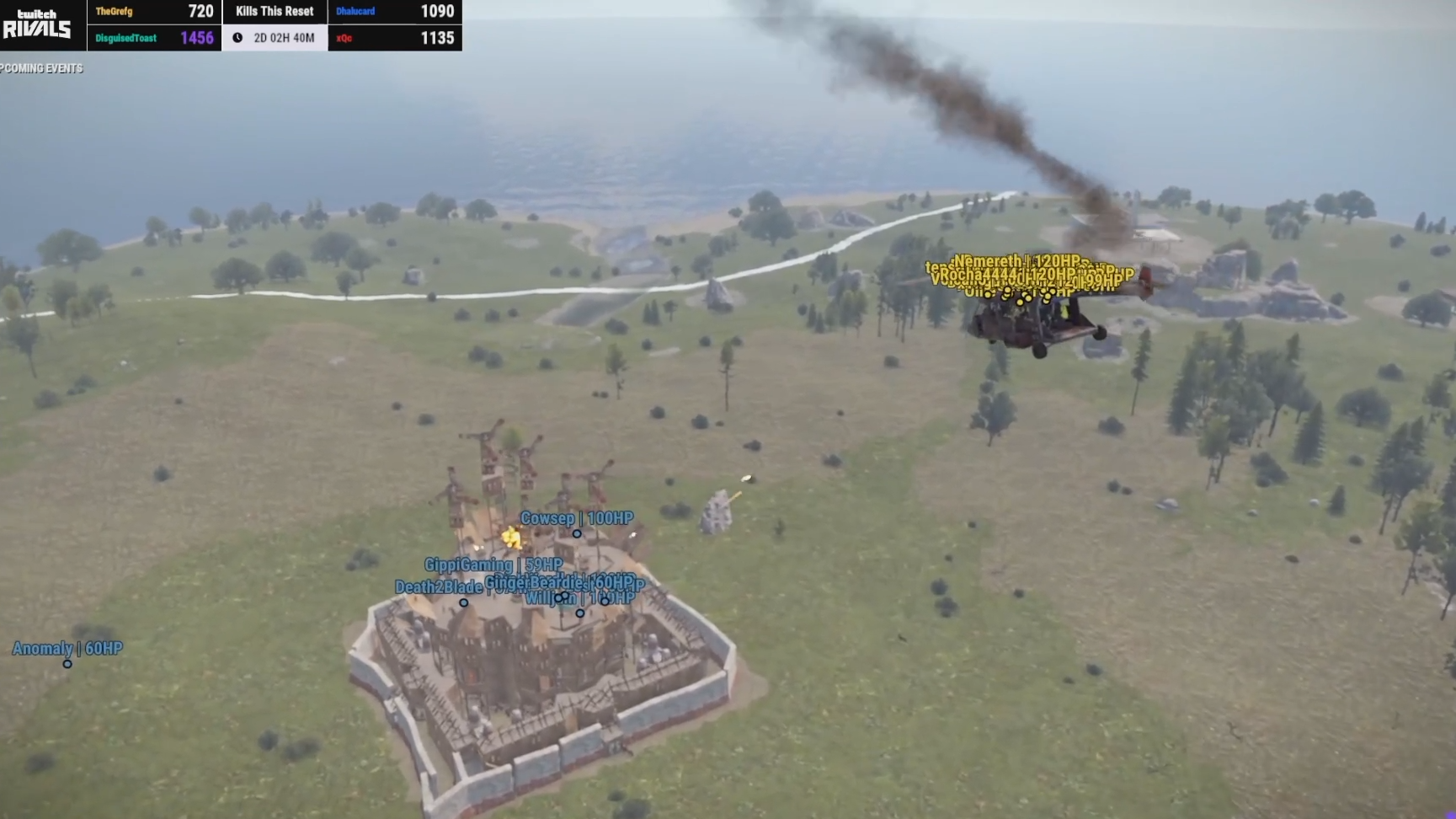
Task: Select a yellow player dot on the minicopter
Action: tap(1020, 302)
